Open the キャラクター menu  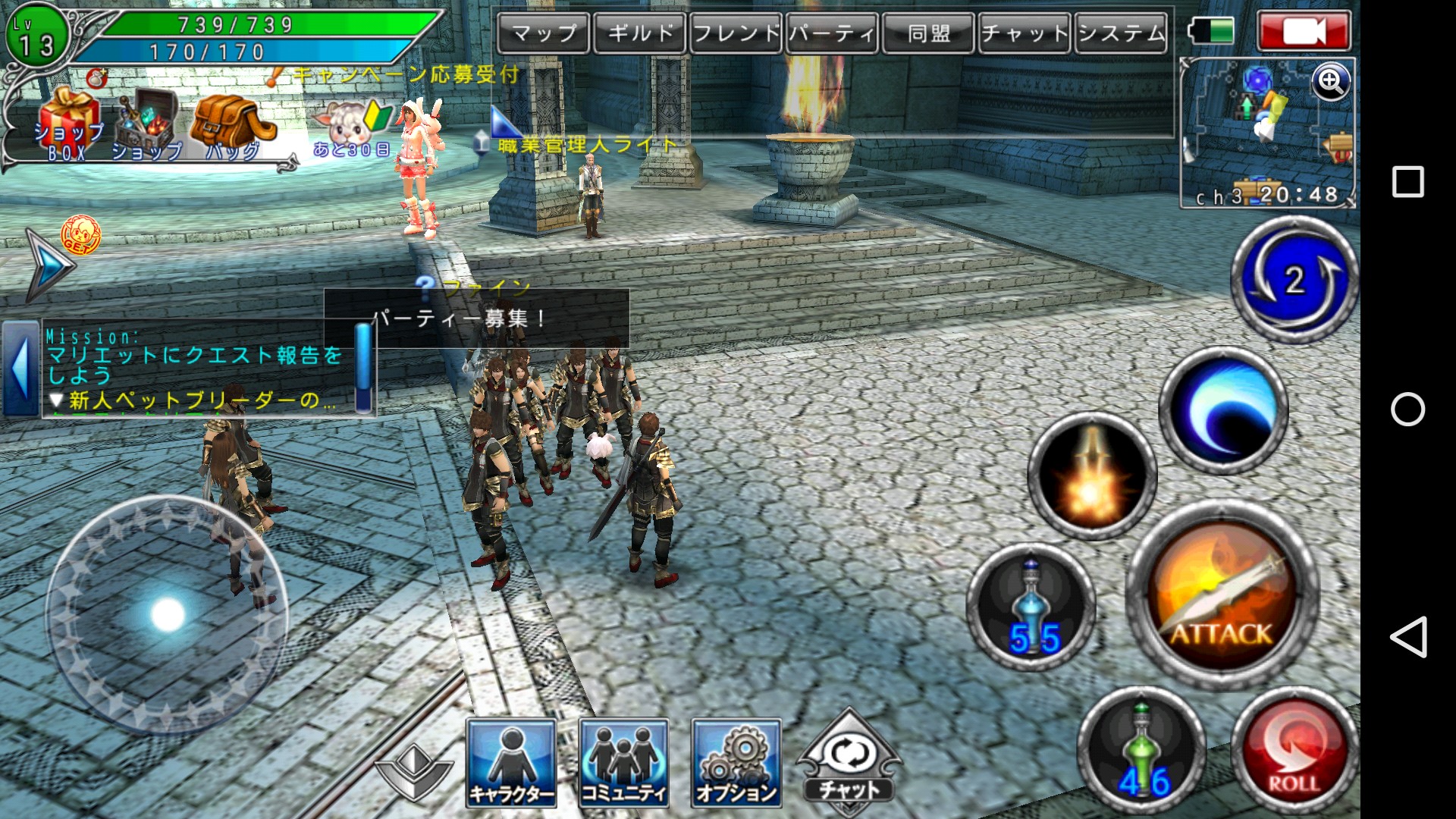coord(511,762)
